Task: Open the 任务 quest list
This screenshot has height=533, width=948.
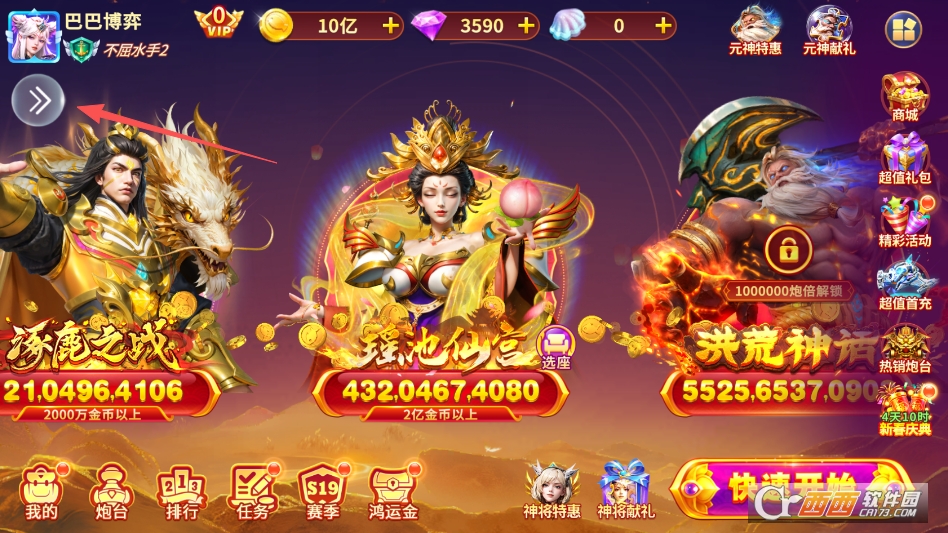Action: coord(252,493)
